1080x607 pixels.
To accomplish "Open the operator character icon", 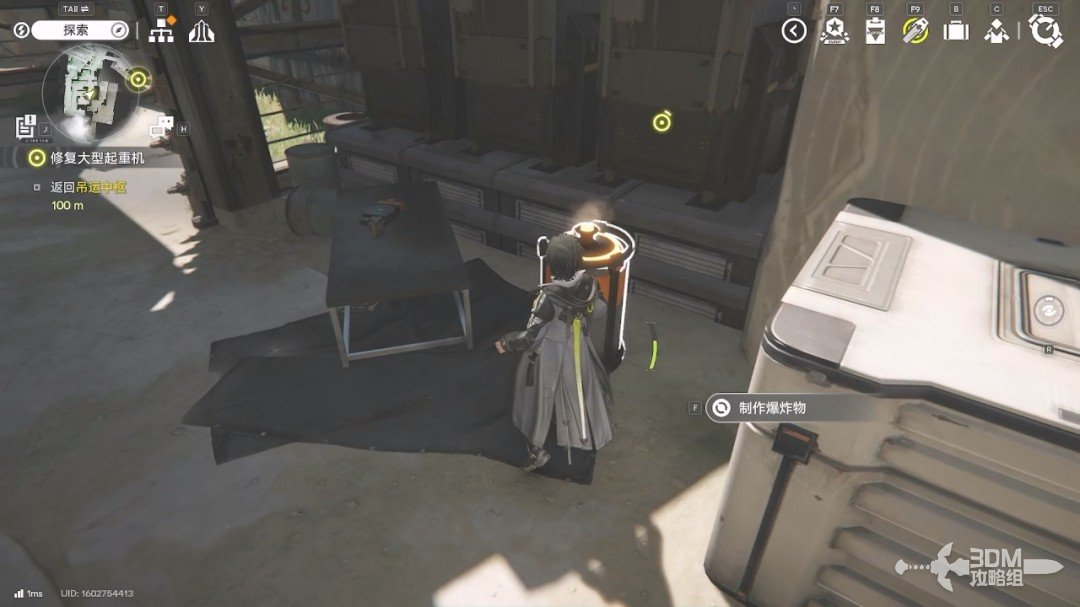I will (x=996, y=31).
